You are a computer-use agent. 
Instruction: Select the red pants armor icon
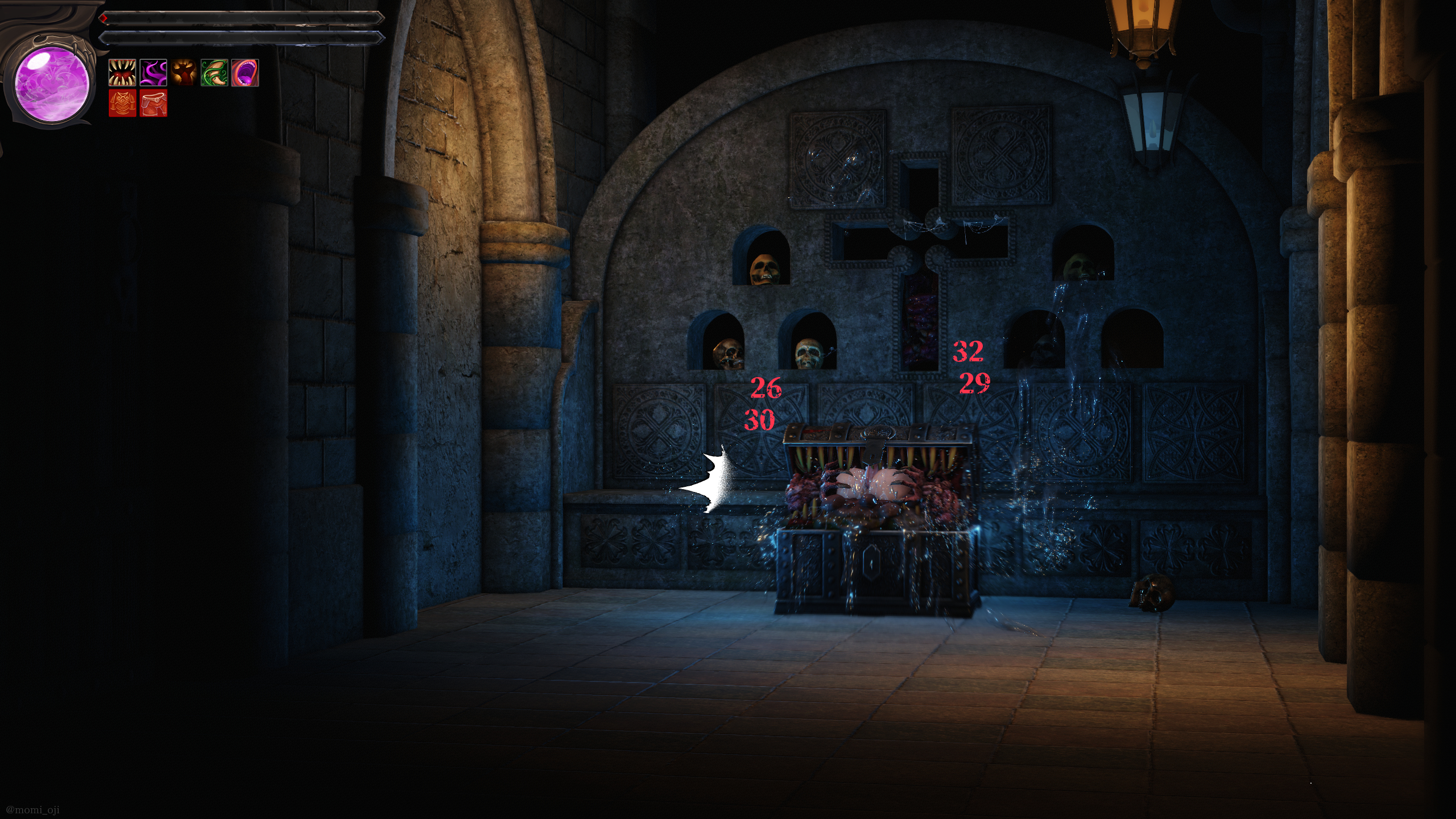pos(153,103)
